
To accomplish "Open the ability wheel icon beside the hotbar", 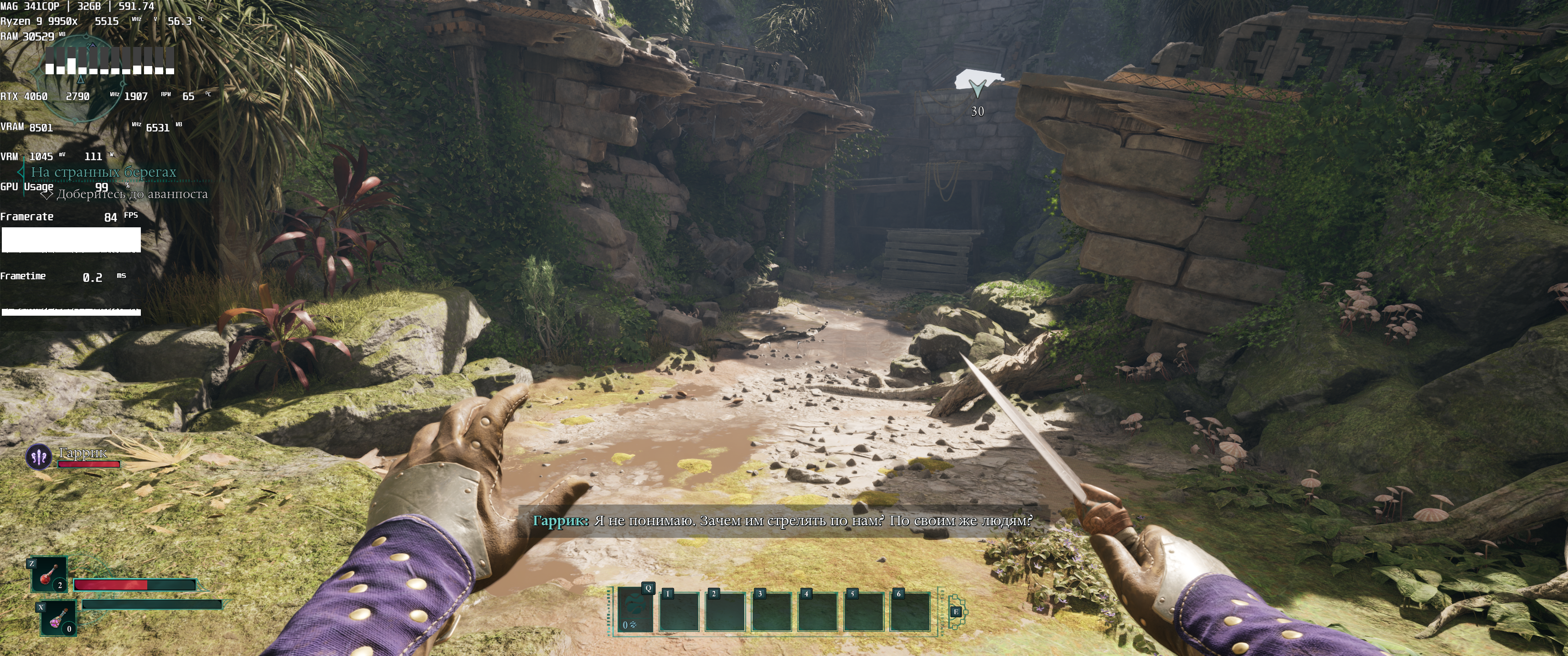I will 956,611.
